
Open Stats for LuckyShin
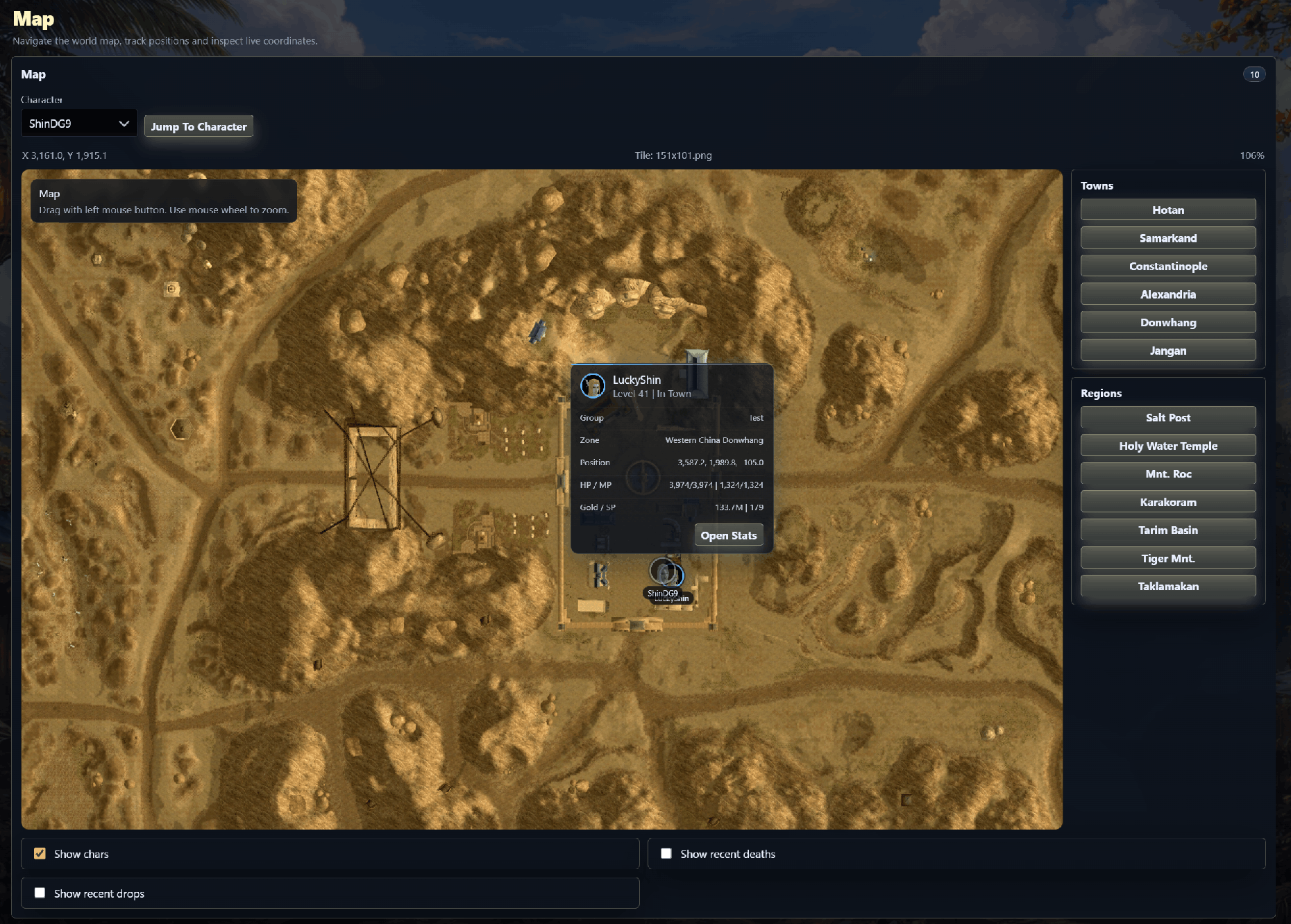728,535
